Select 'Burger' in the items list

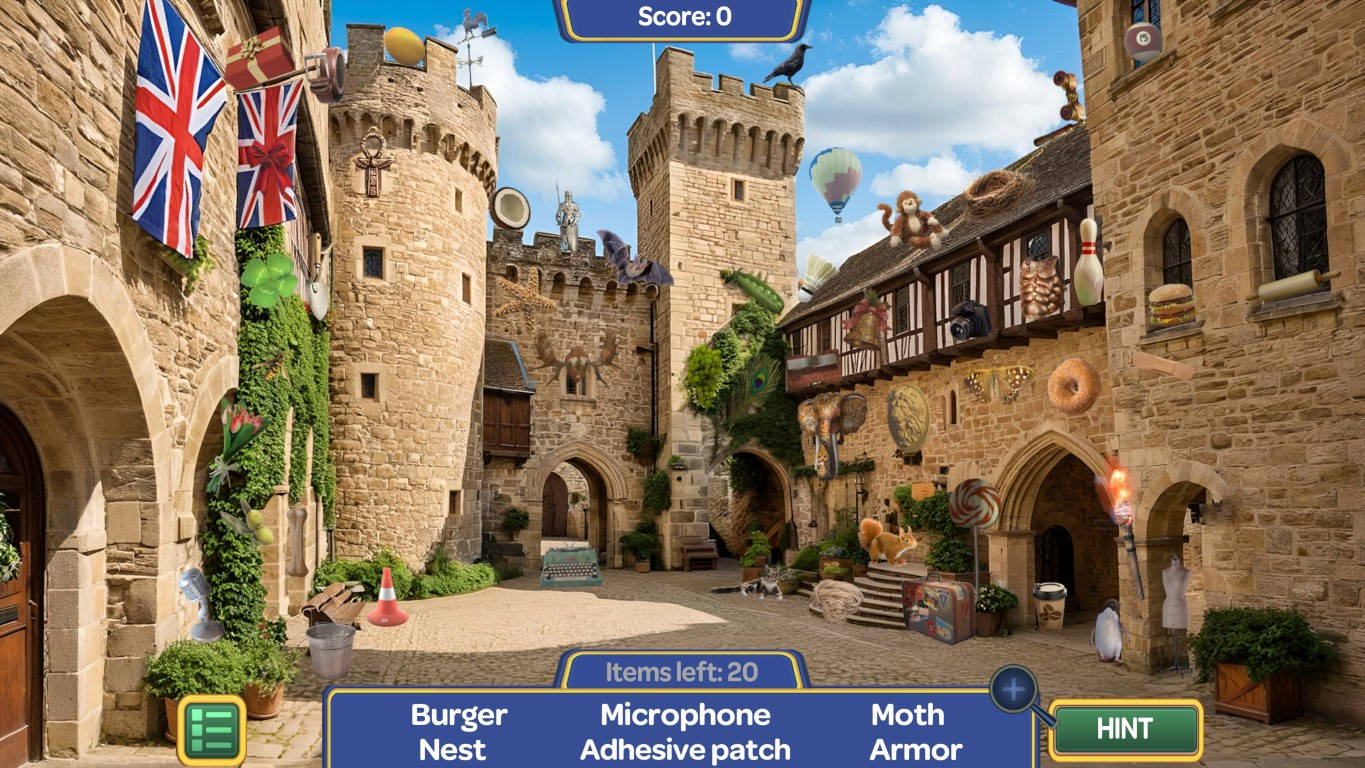tap(458, 715)
